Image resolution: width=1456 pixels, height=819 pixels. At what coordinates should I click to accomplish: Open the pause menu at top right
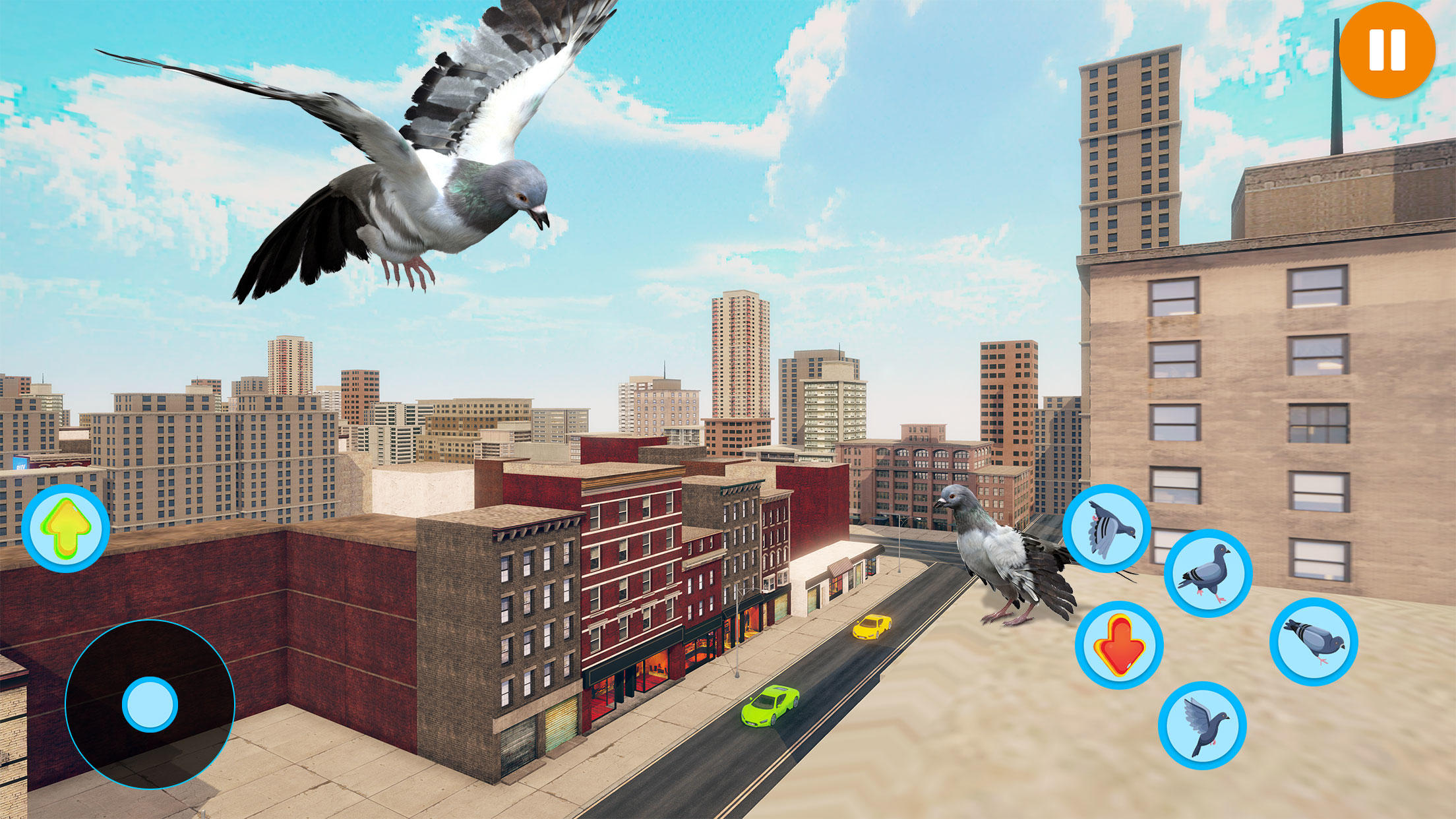click(1388, 49)
